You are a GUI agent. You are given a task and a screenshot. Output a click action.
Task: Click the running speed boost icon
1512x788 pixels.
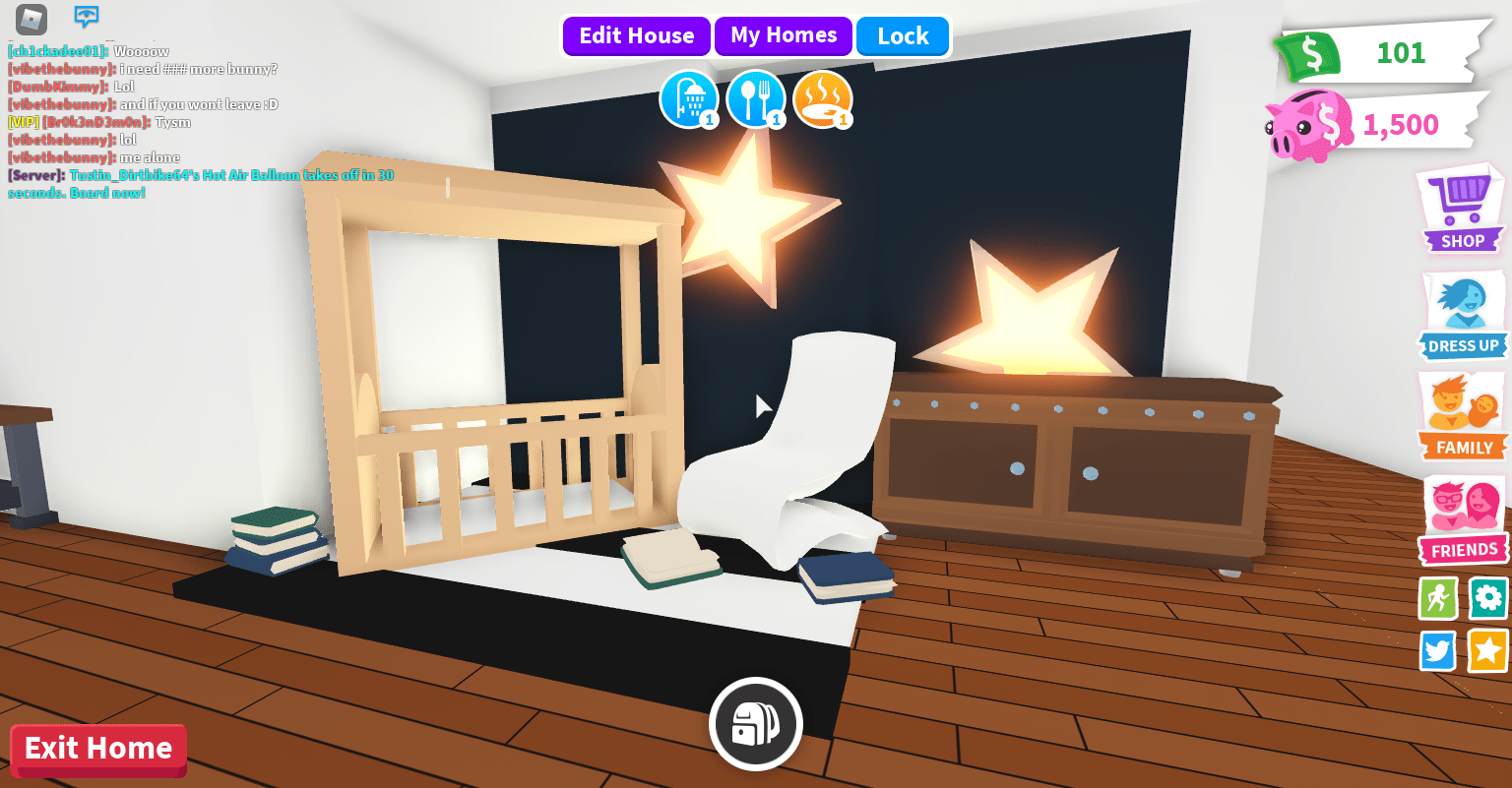tap(1437, 598)
